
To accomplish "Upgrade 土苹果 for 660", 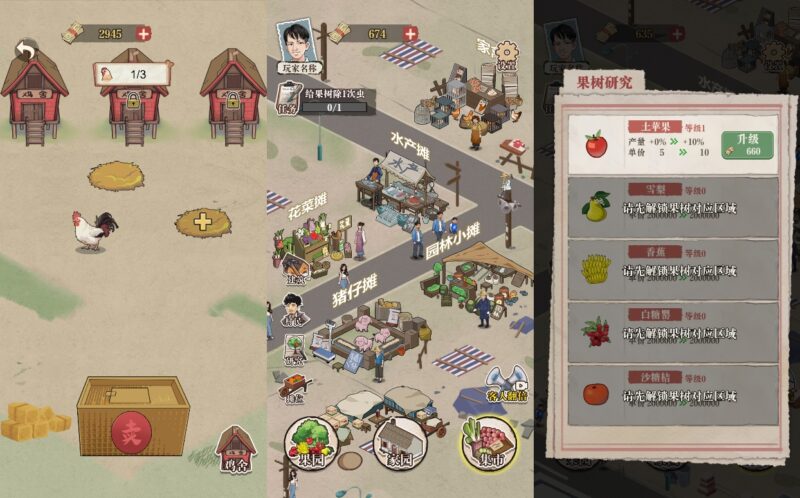I will click(x=748, y=144).
